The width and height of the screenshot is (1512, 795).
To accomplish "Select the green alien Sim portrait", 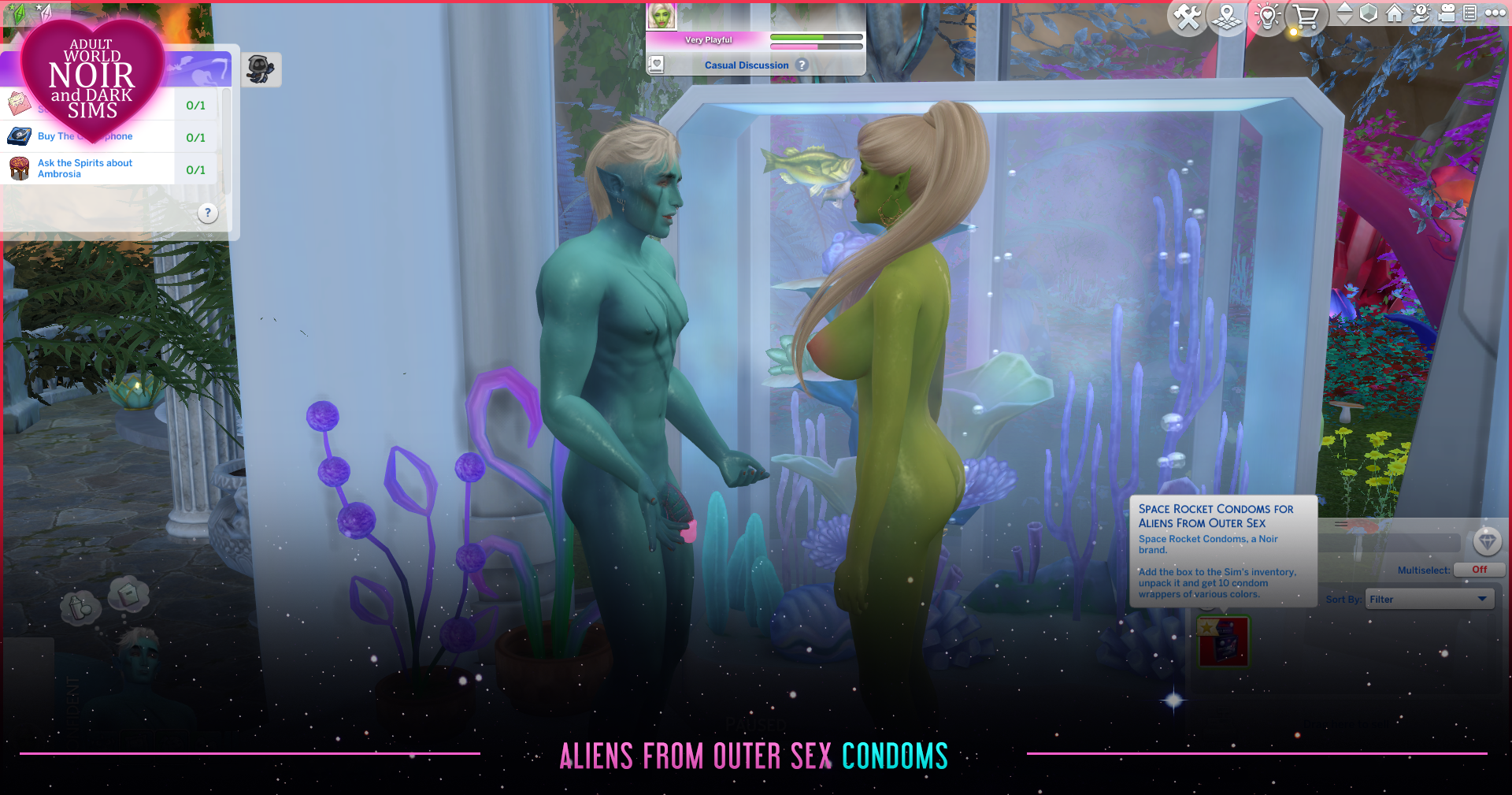I will (x=661, y=17).
